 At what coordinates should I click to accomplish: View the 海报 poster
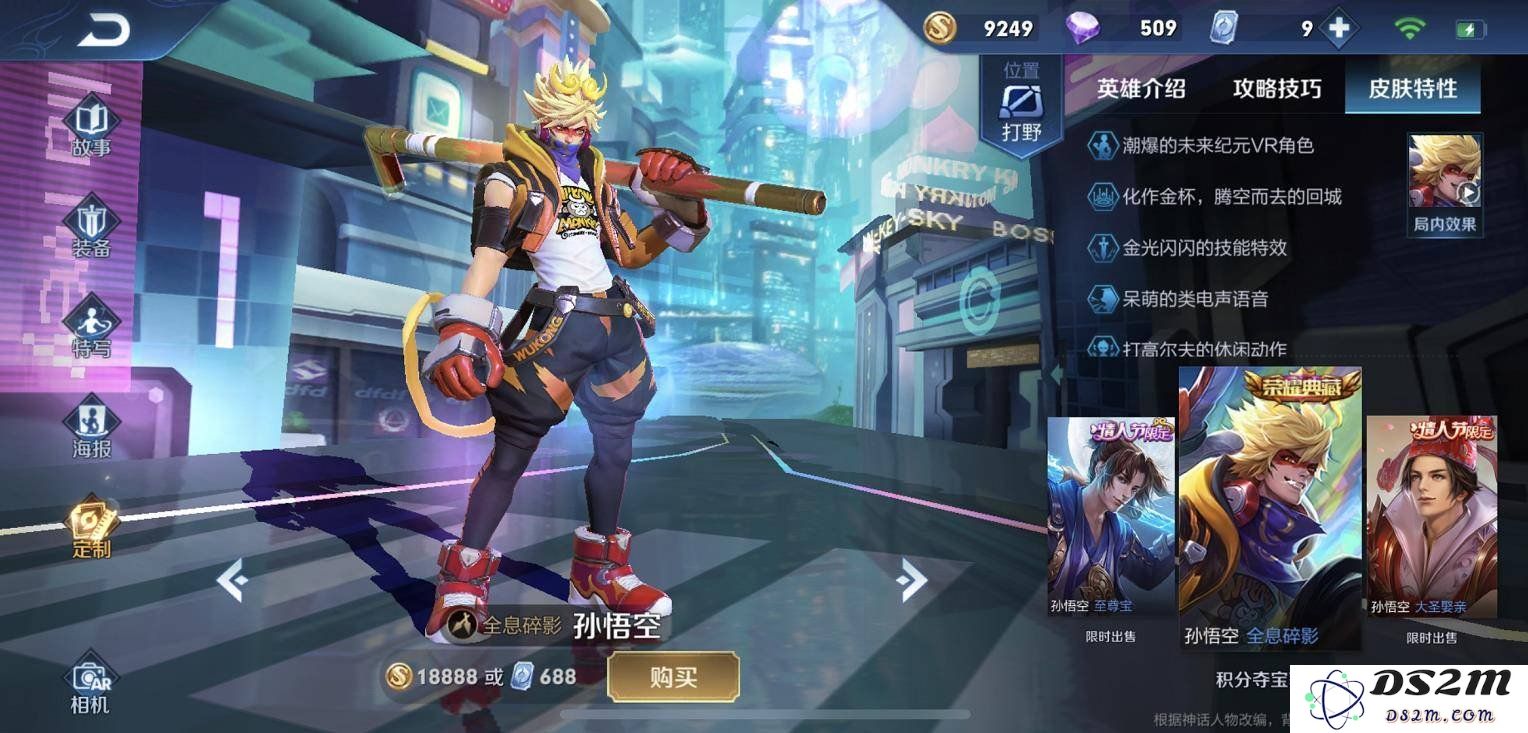[x=91, y=428]
